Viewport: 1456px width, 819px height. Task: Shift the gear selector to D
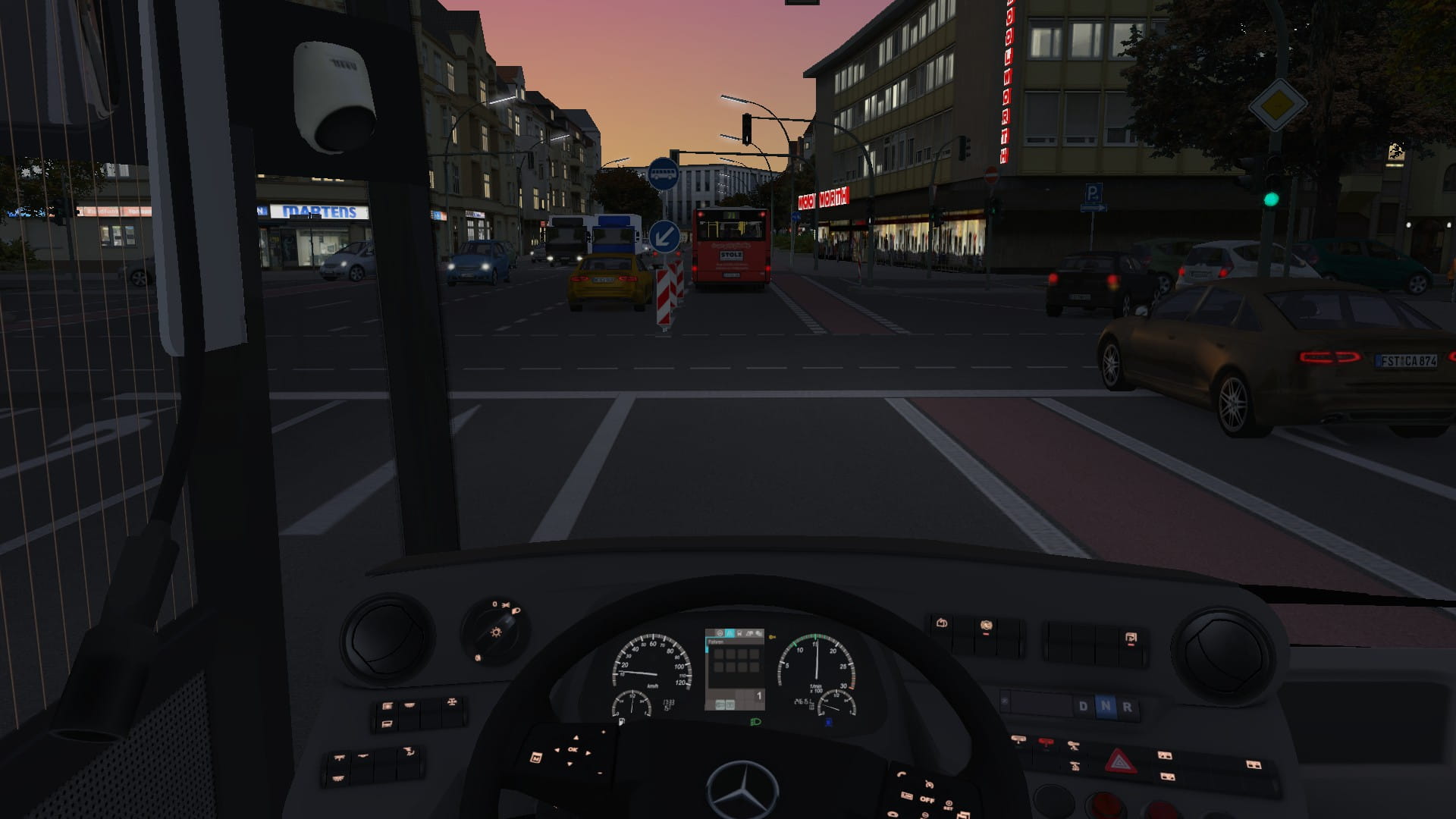coord(1083,707)
